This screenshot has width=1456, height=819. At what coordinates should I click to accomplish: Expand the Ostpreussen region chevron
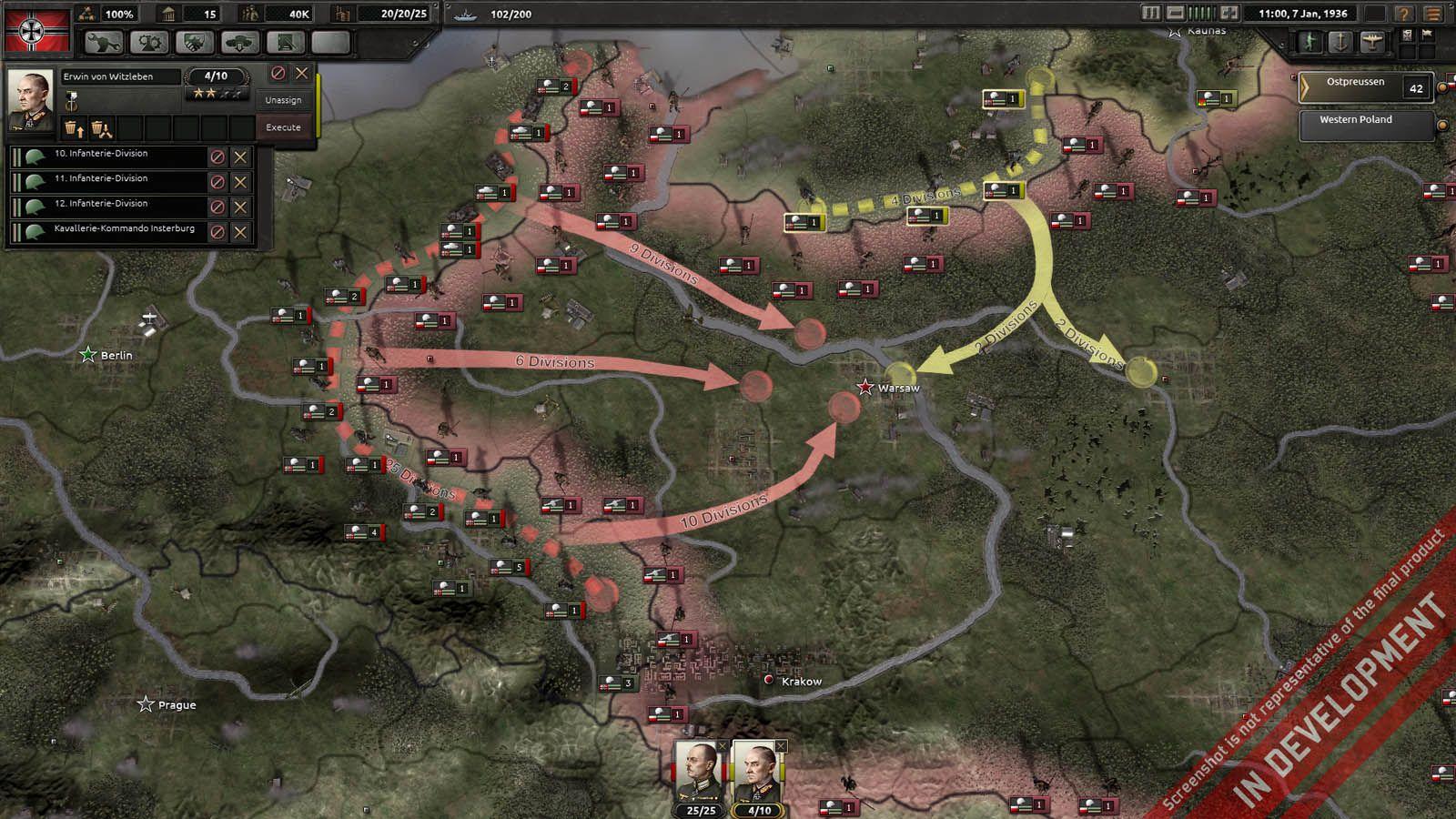[x=1304, y=86]
